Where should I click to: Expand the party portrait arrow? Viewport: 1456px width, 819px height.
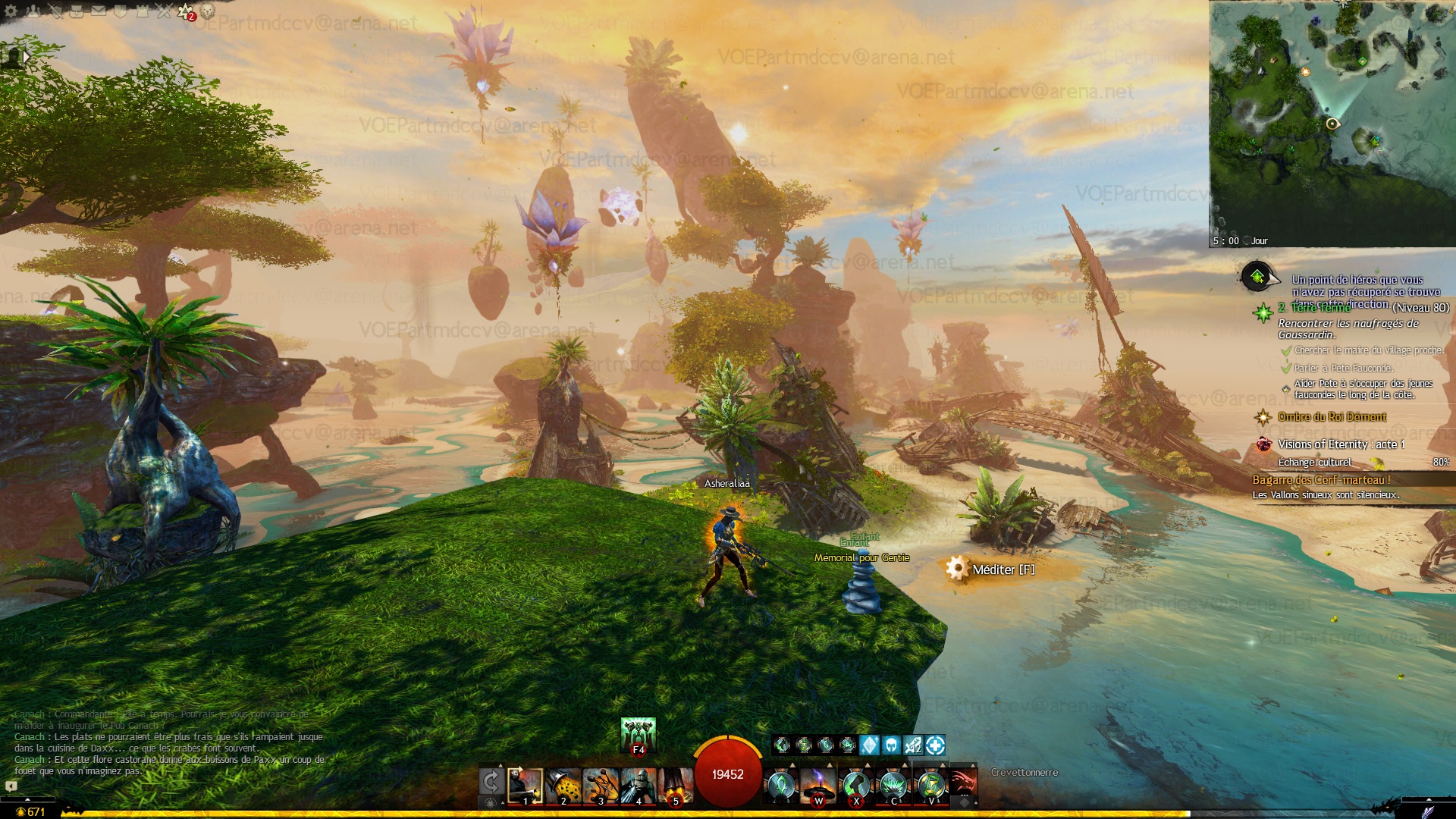tap(27, 57)
